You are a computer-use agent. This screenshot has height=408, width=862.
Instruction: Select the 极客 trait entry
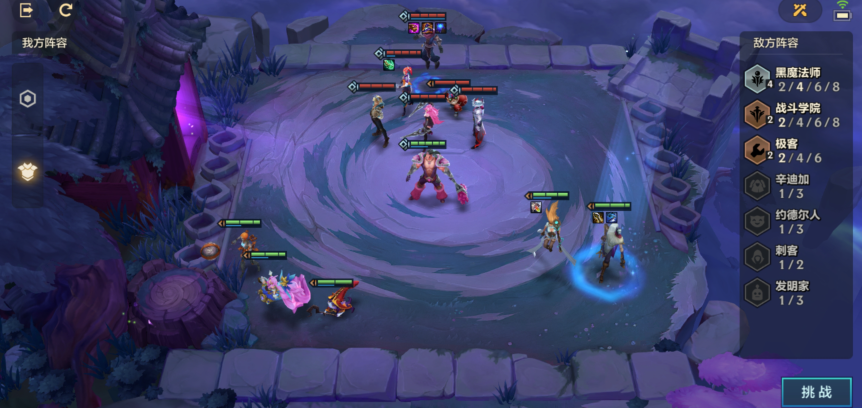tap(796, 151)
